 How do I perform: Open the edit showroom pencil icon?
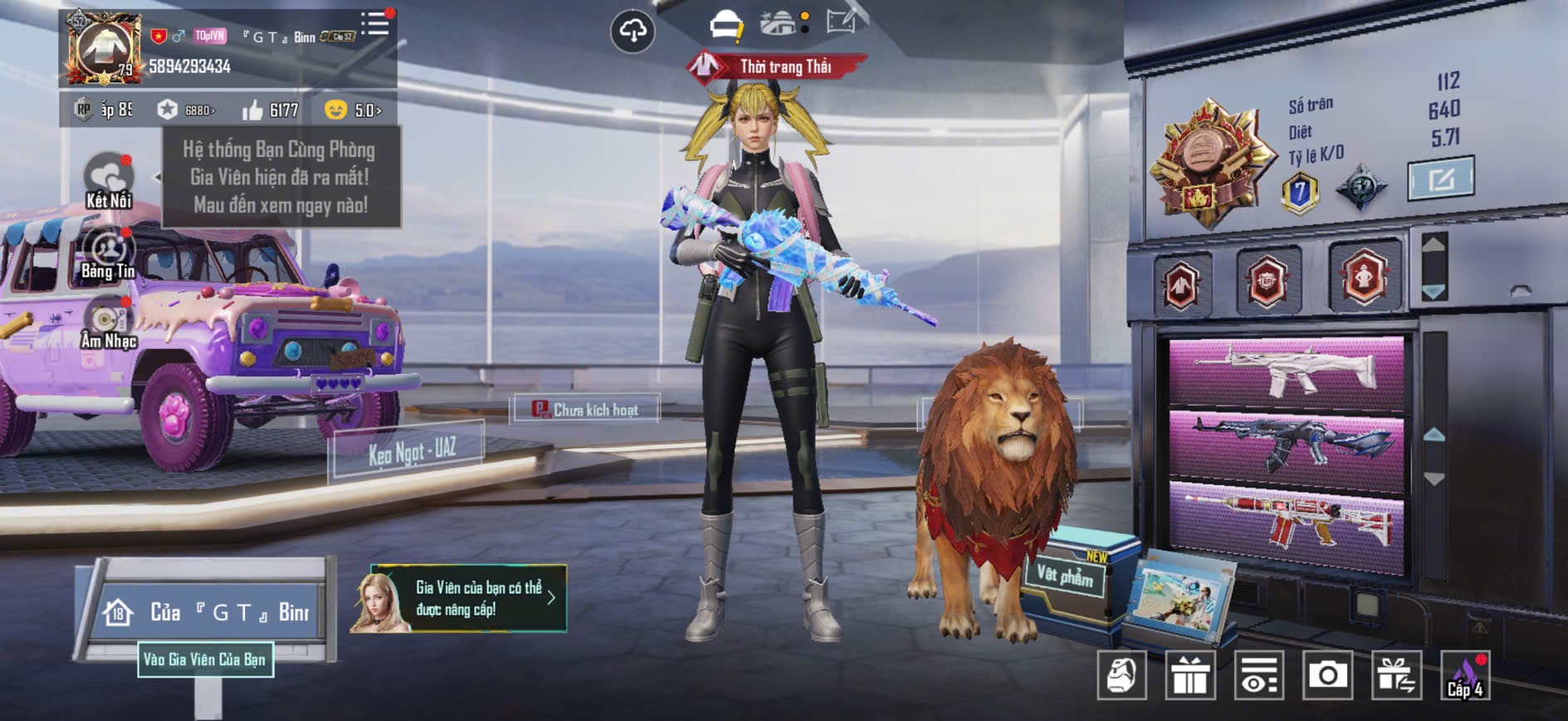(x=841, y=22)
